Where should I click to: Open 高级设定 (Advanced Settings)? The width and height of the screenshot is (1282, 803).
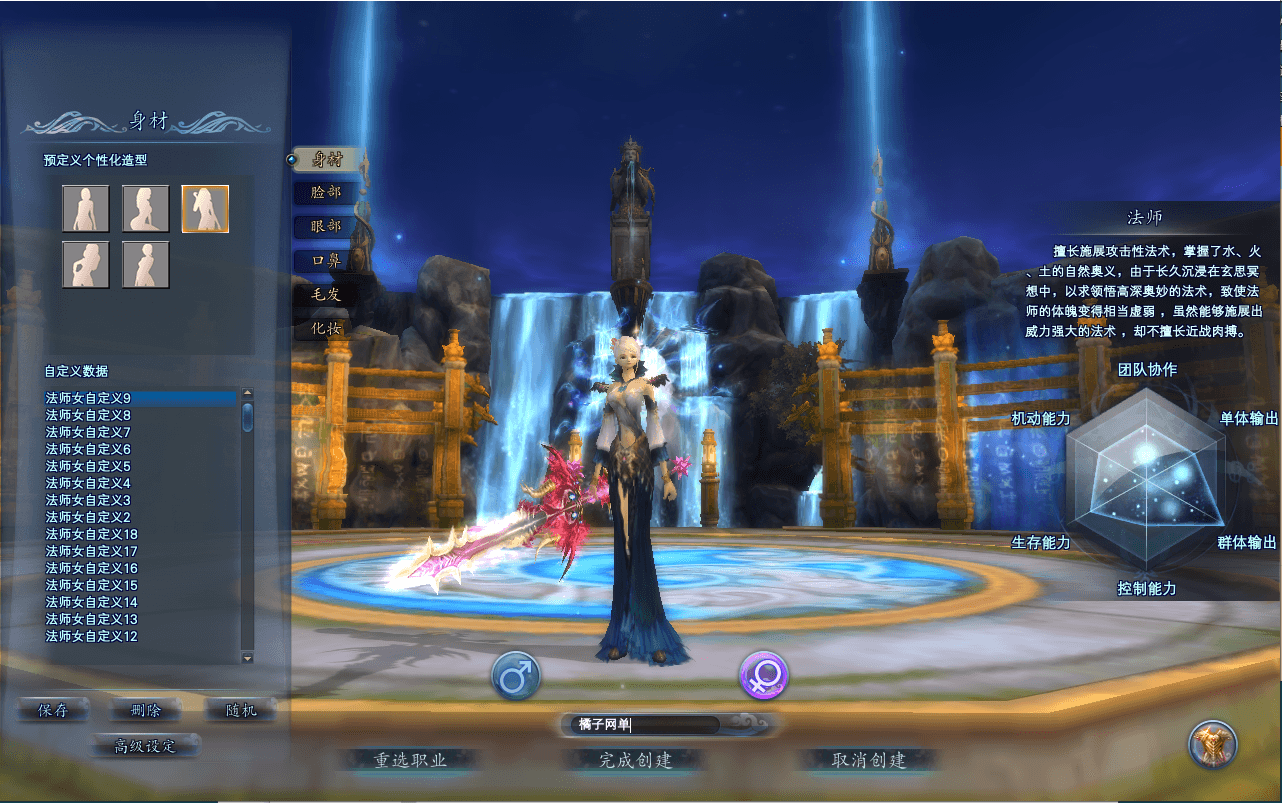[144, 745]
